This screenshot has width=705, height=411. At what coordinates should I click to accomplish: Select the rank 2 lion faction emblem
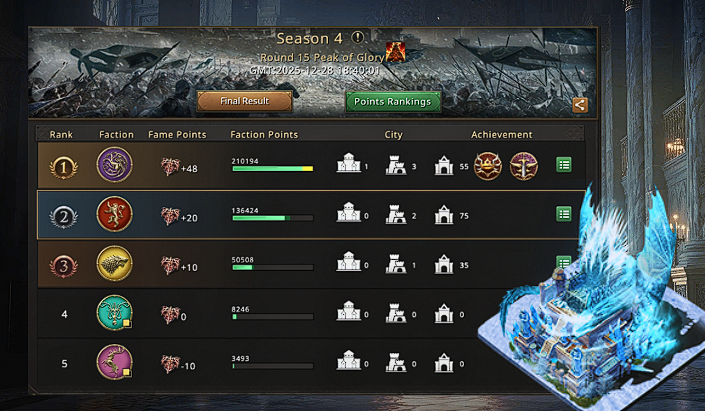click(x=114, y=214)
